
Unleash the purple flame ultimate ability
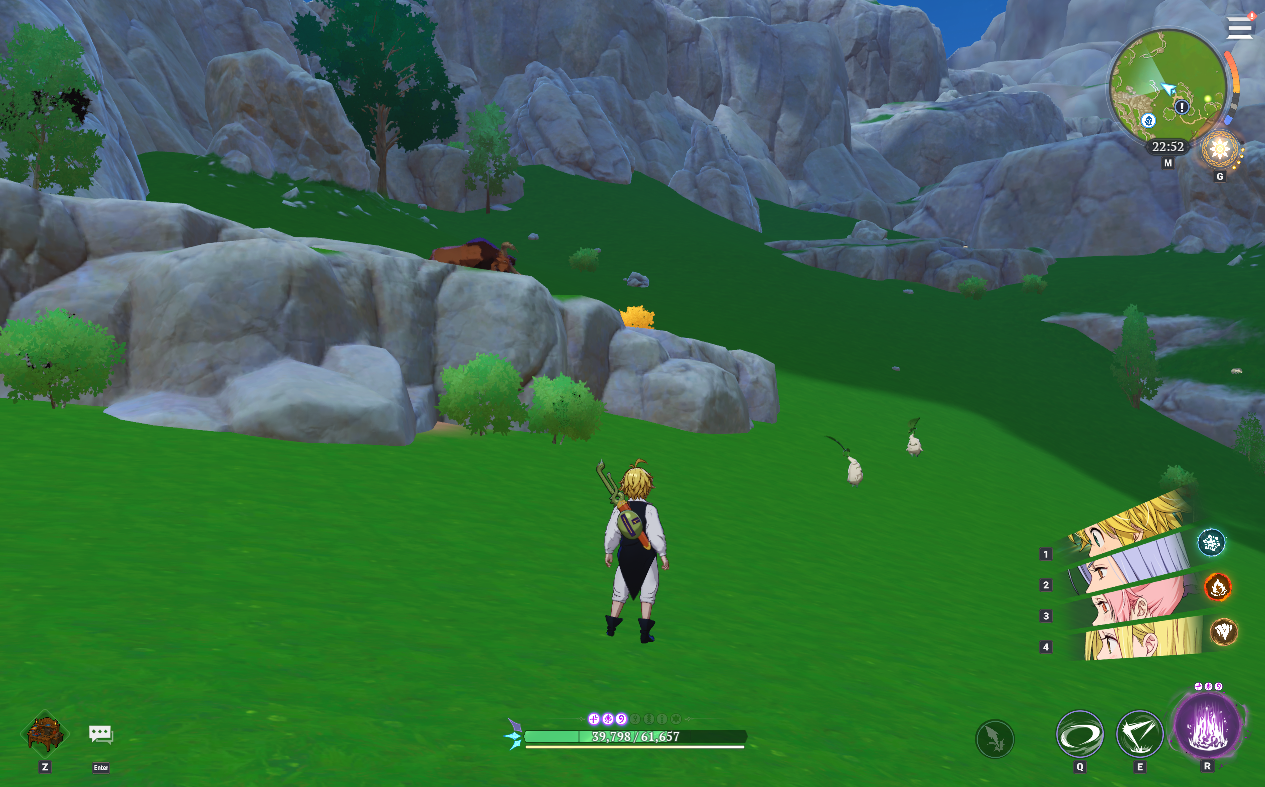tap(1207, 725)
